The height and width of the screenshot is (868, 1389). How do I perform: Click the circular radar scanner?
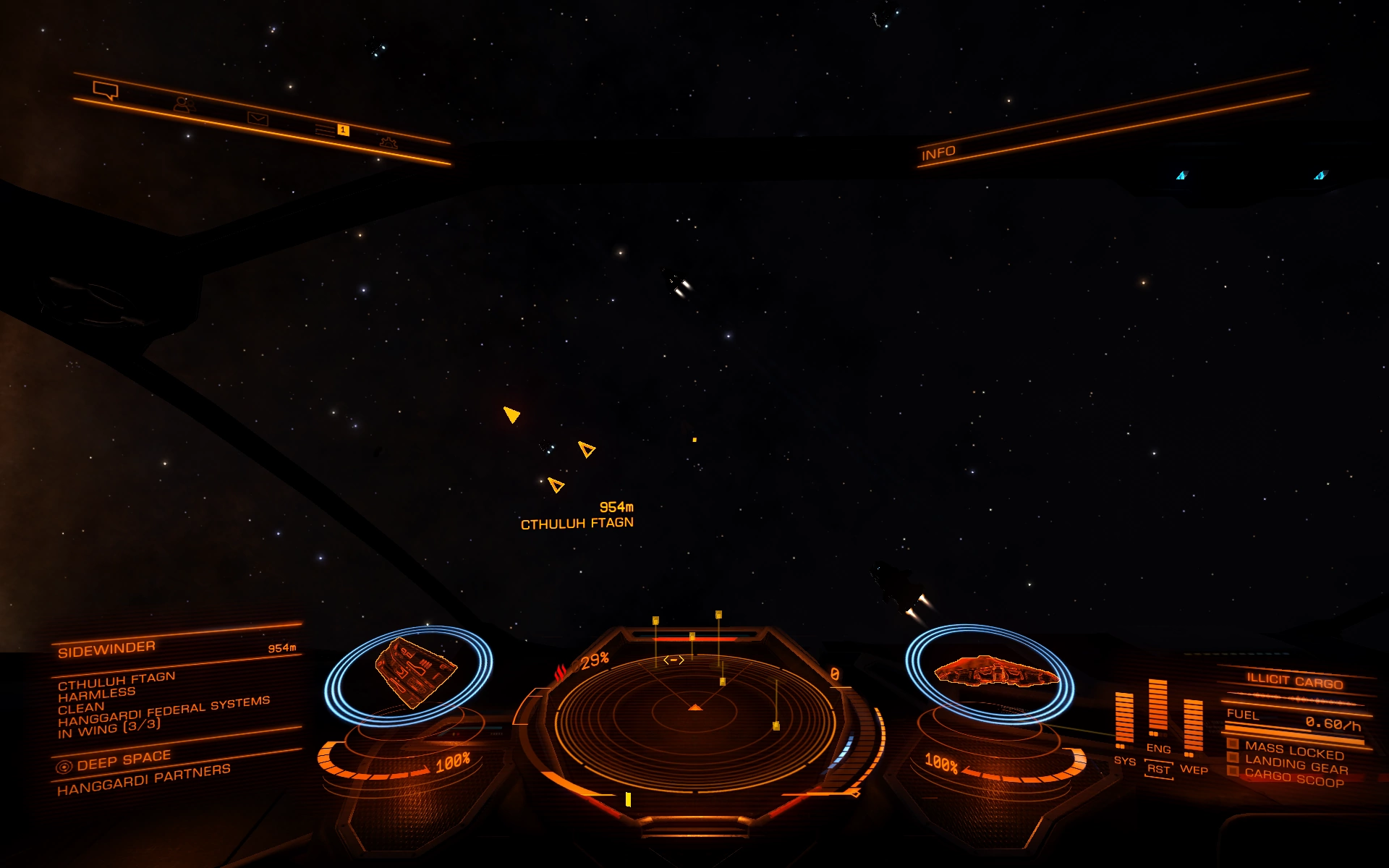pos(694,712)
